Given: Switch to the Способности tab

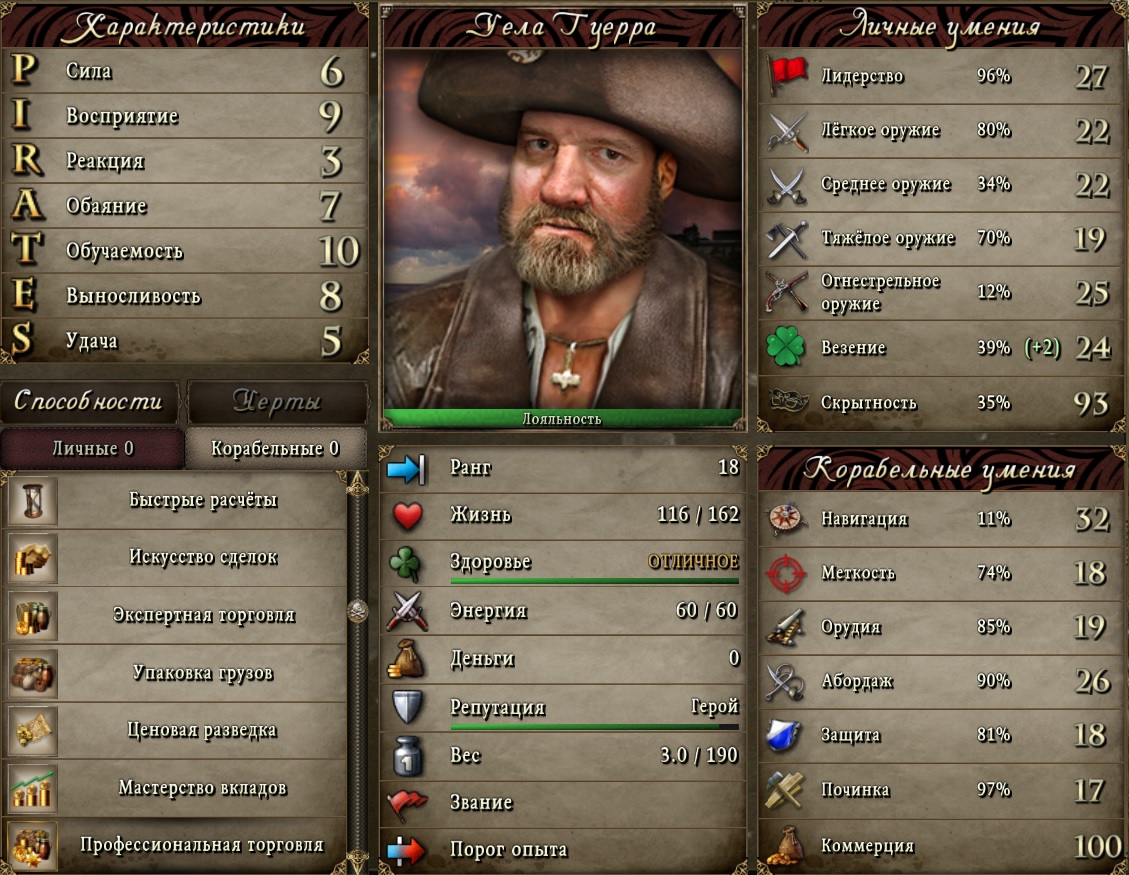Looking at the screenshot, I should coord(88,402).
